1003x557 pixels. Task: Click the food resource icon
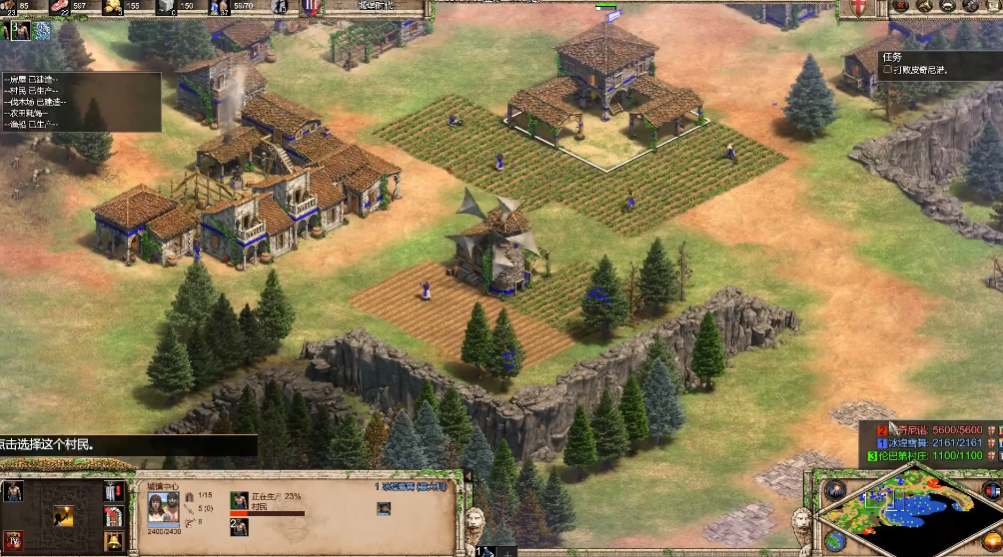(60, 8)
